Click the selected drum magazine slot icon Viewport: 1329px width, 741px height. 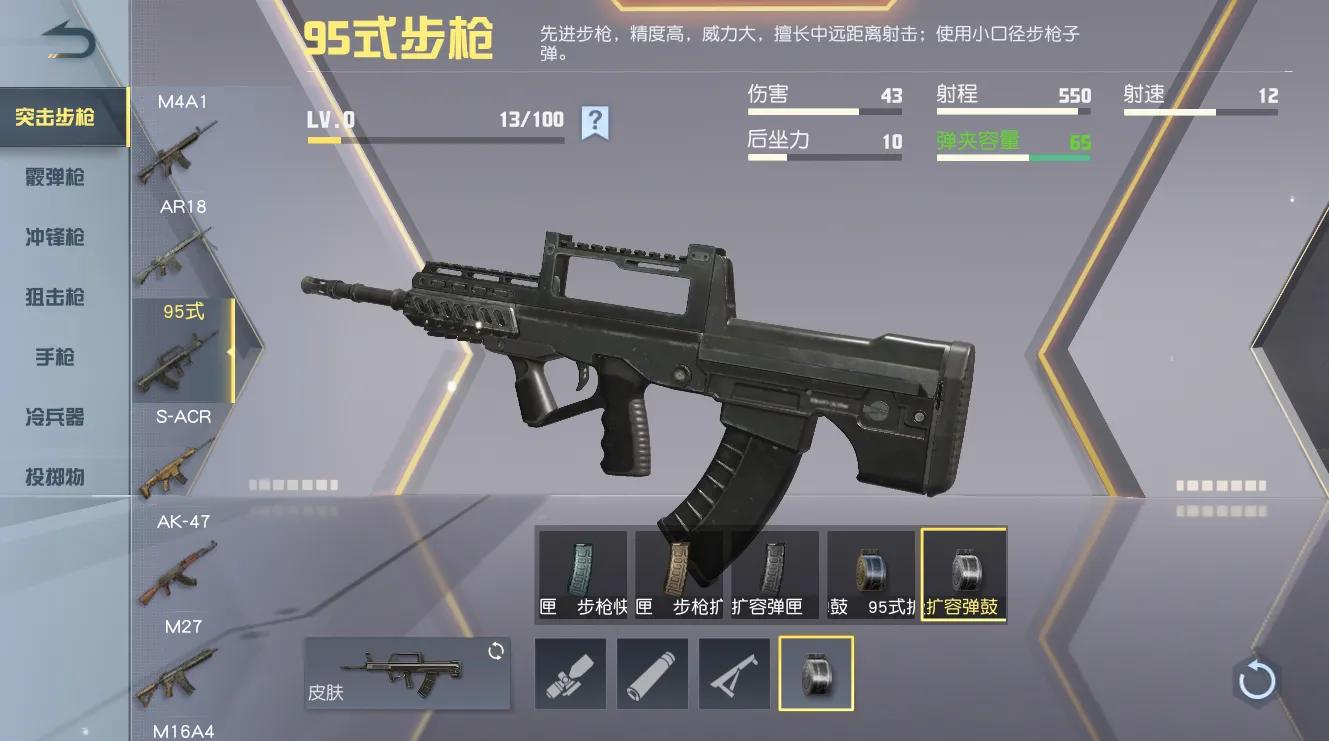tap(816, 672)
